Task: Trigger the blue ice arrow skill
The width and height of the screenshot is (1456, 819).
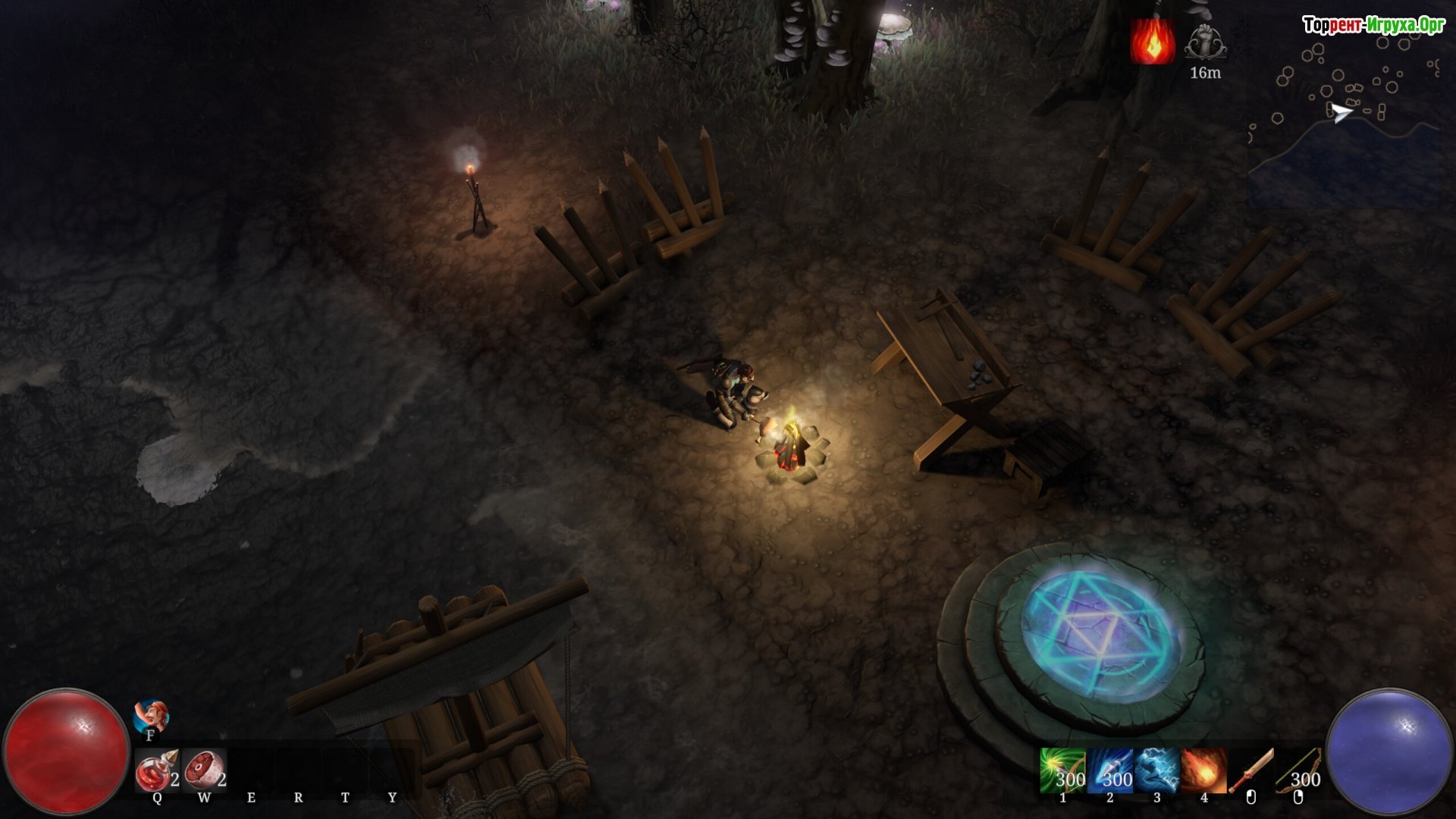Action: click(1109, 770)
